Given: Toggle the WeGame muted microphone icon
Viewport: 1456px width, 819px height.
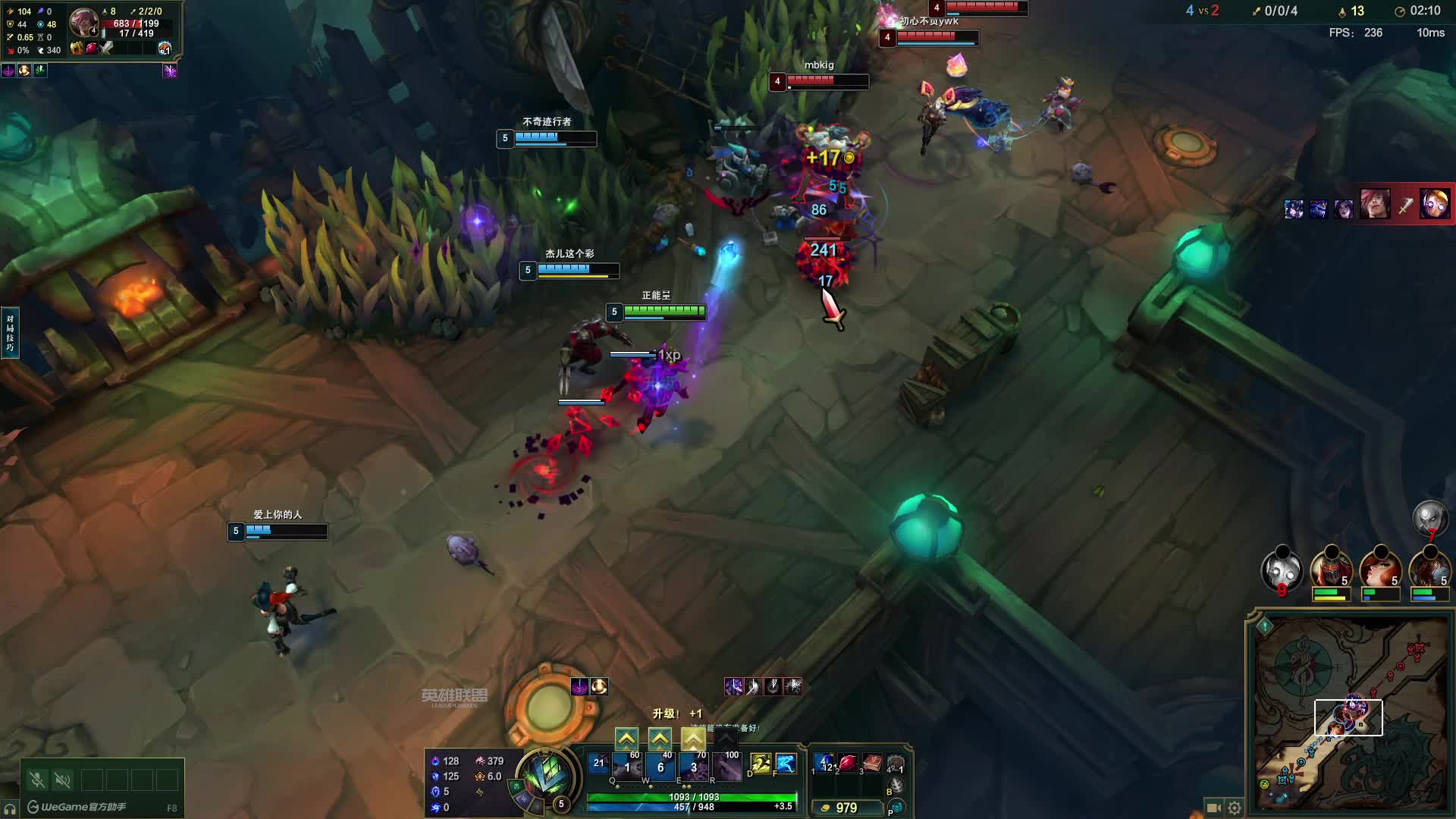Looking at the screenshot, I should (36, 780).
